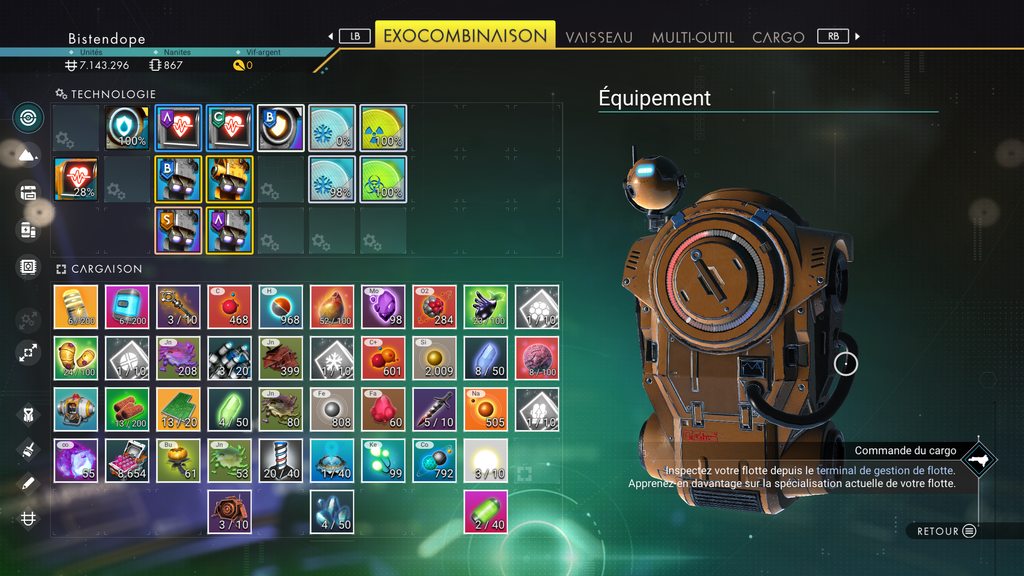Image resolution: width=1024 pixels, height=576 pixels.
Task: Click the Retour back button
Action: point(946,531)
